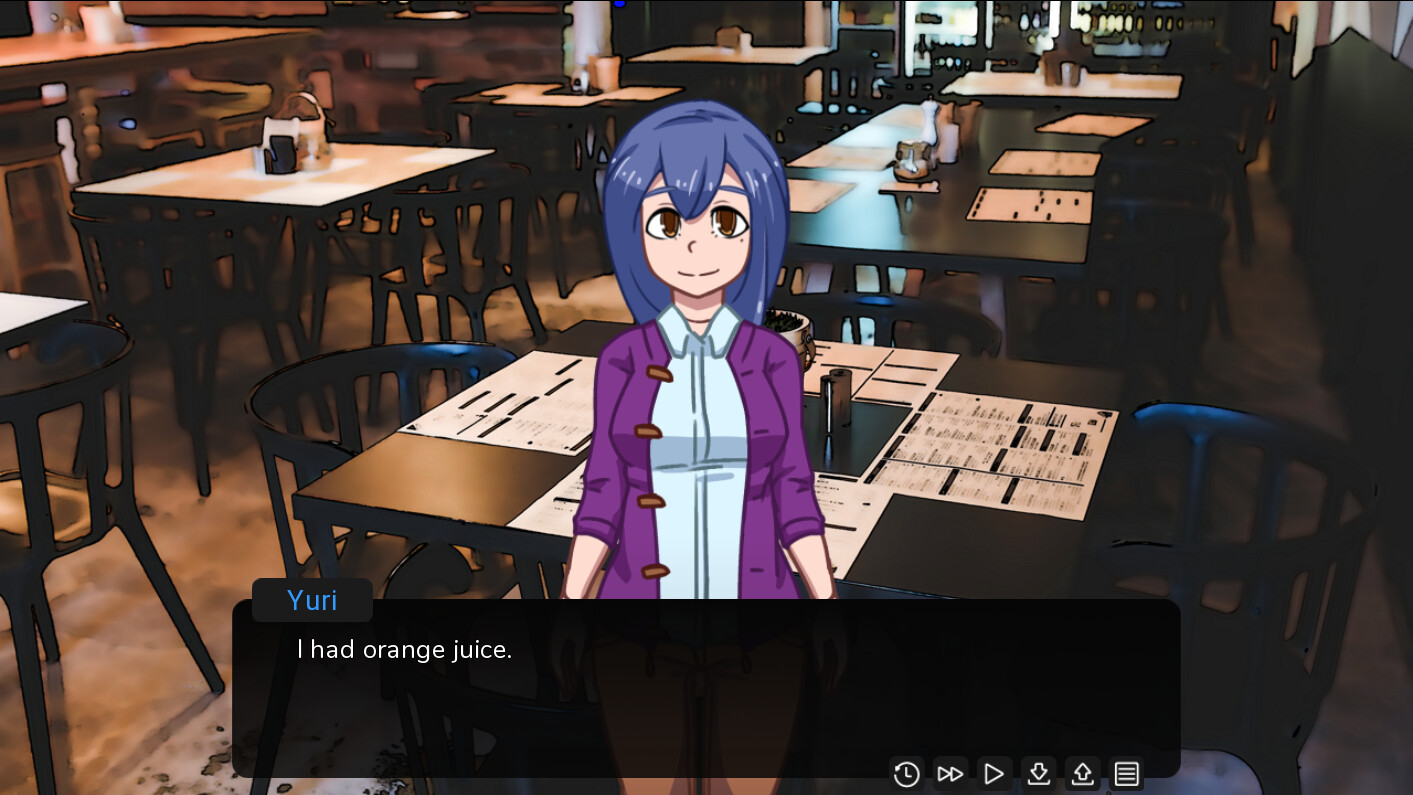Open the game menu via the list icon

[x=1126, y=773]
